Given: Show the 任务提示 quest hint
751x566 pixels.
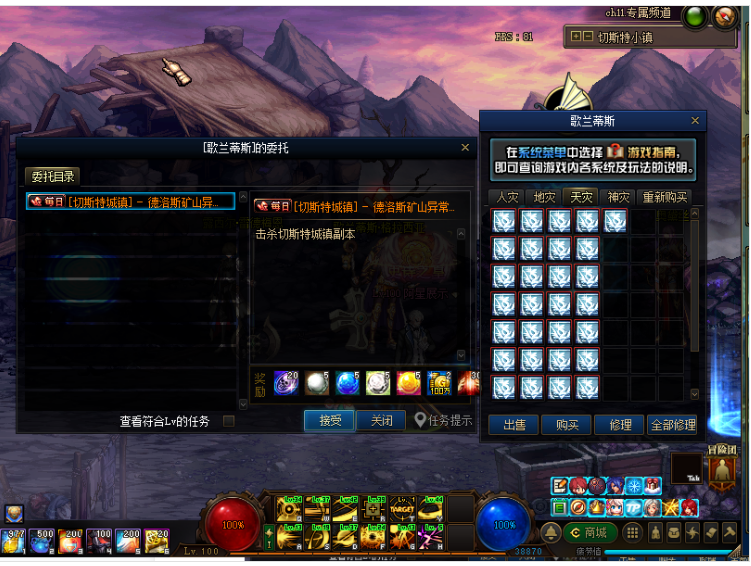Looking at the screenshot, I should 444,421.
